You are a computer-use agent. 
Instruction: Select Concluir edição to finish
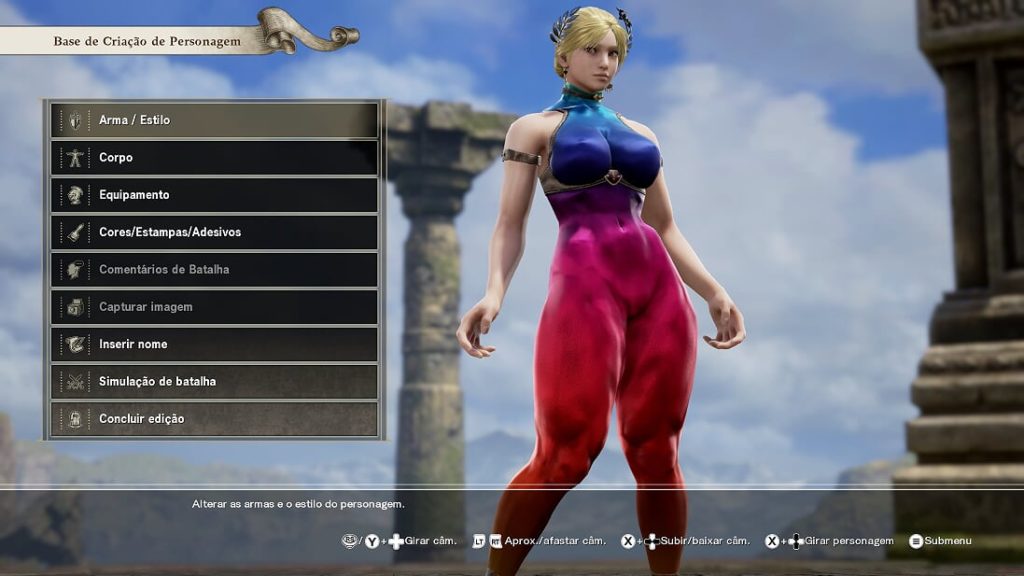[214, 419]
